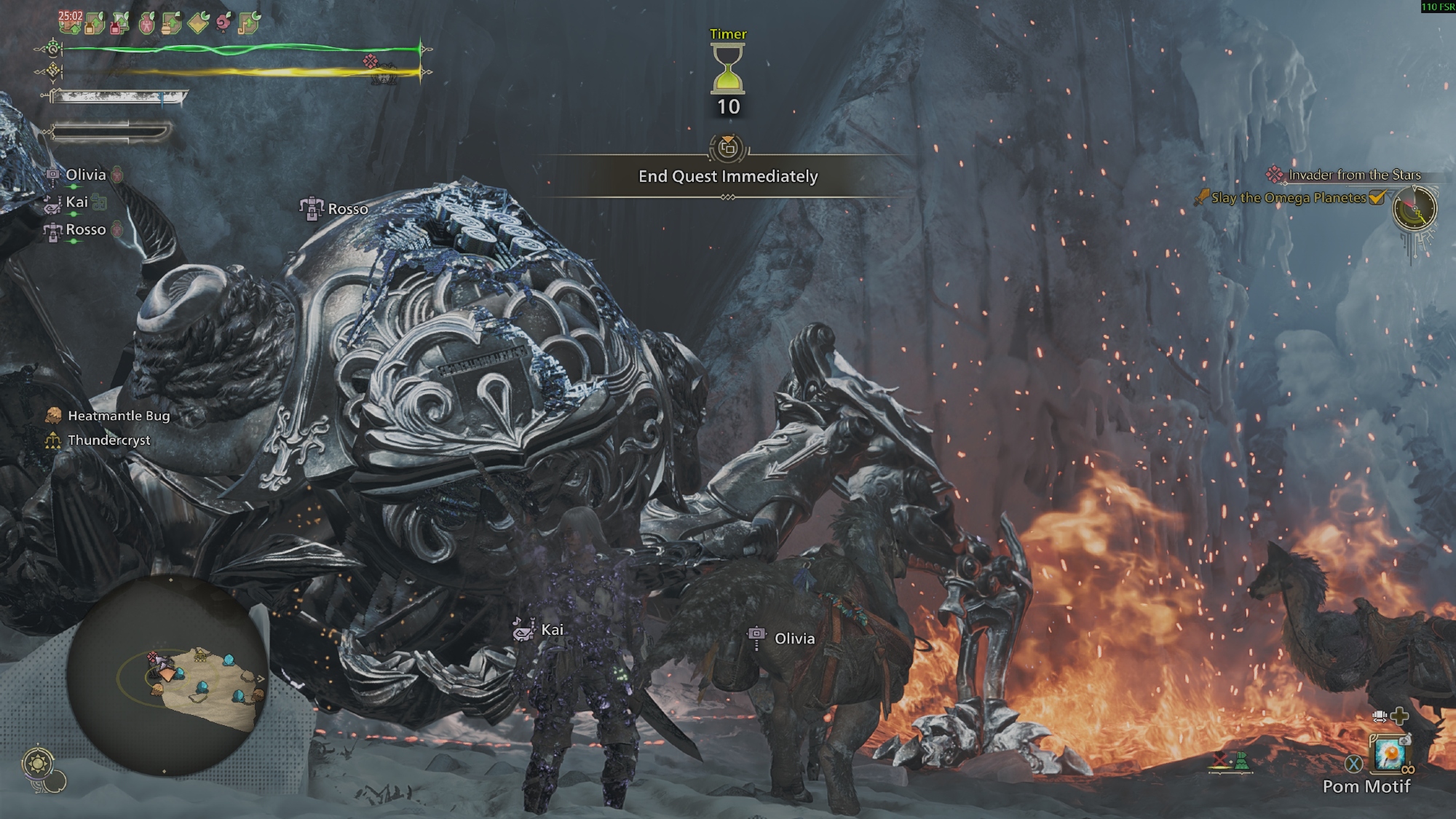Screen dimensions: 1456x819
Task: Select Olivia in the party list
Action: pos(85,175)
